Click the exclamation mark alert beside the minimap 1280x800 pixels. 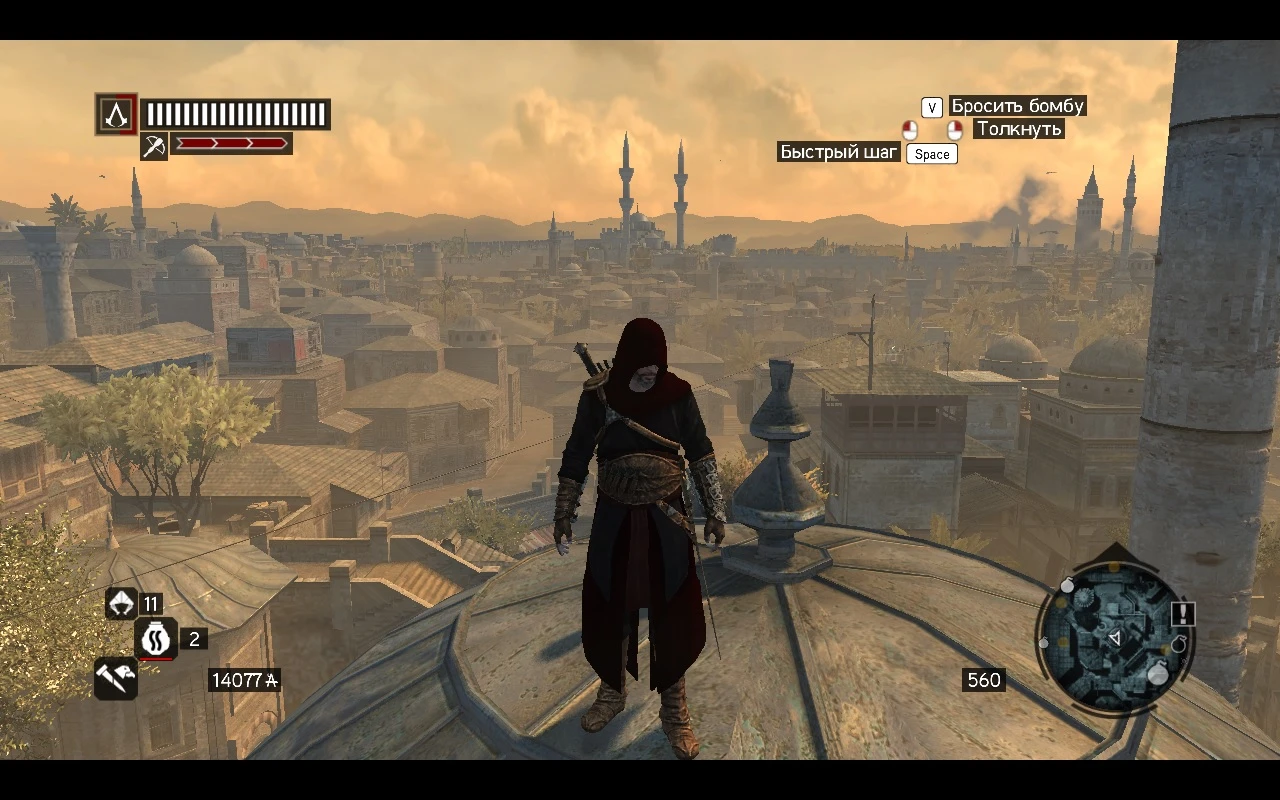click(x=1183, y=613)
